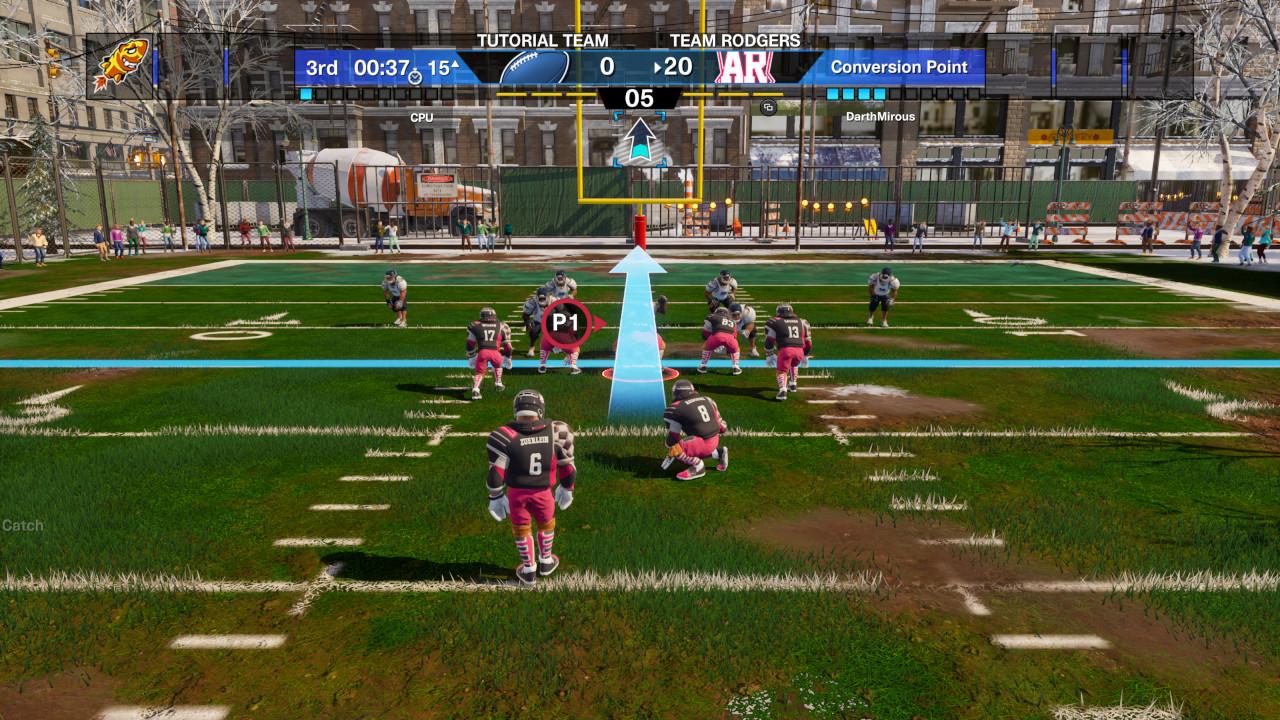This screenshot has height=720, width=1280.
Task: Open the share/capture icon near DarthMirous
Action: point(768,107)
